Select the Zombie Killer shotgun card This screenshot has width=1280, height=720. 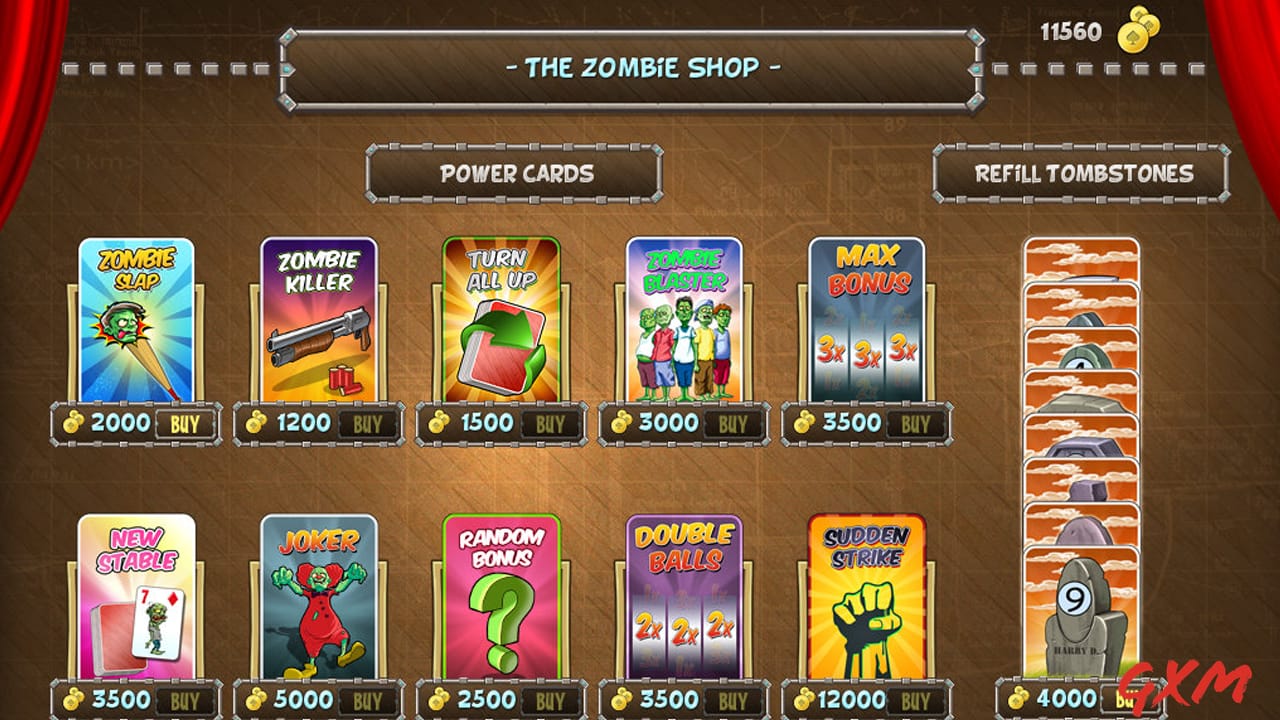pyautogui.click(x=318, y=320)
